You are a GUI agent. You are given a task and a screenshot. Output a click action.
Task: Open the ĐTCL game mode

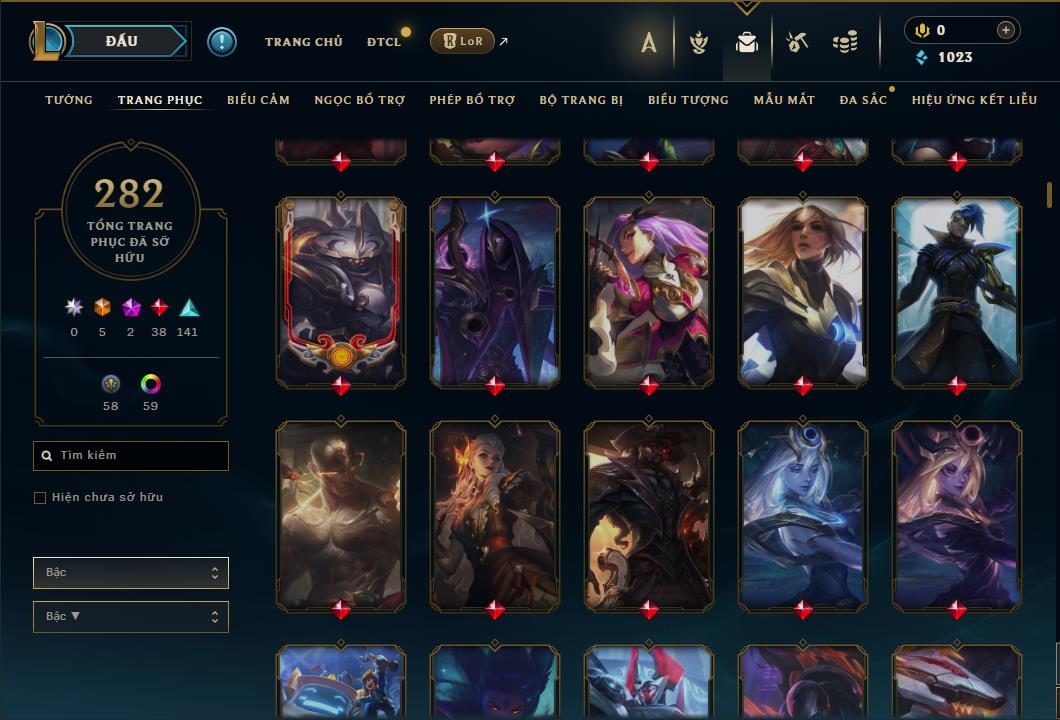click(x=383, y=42)
